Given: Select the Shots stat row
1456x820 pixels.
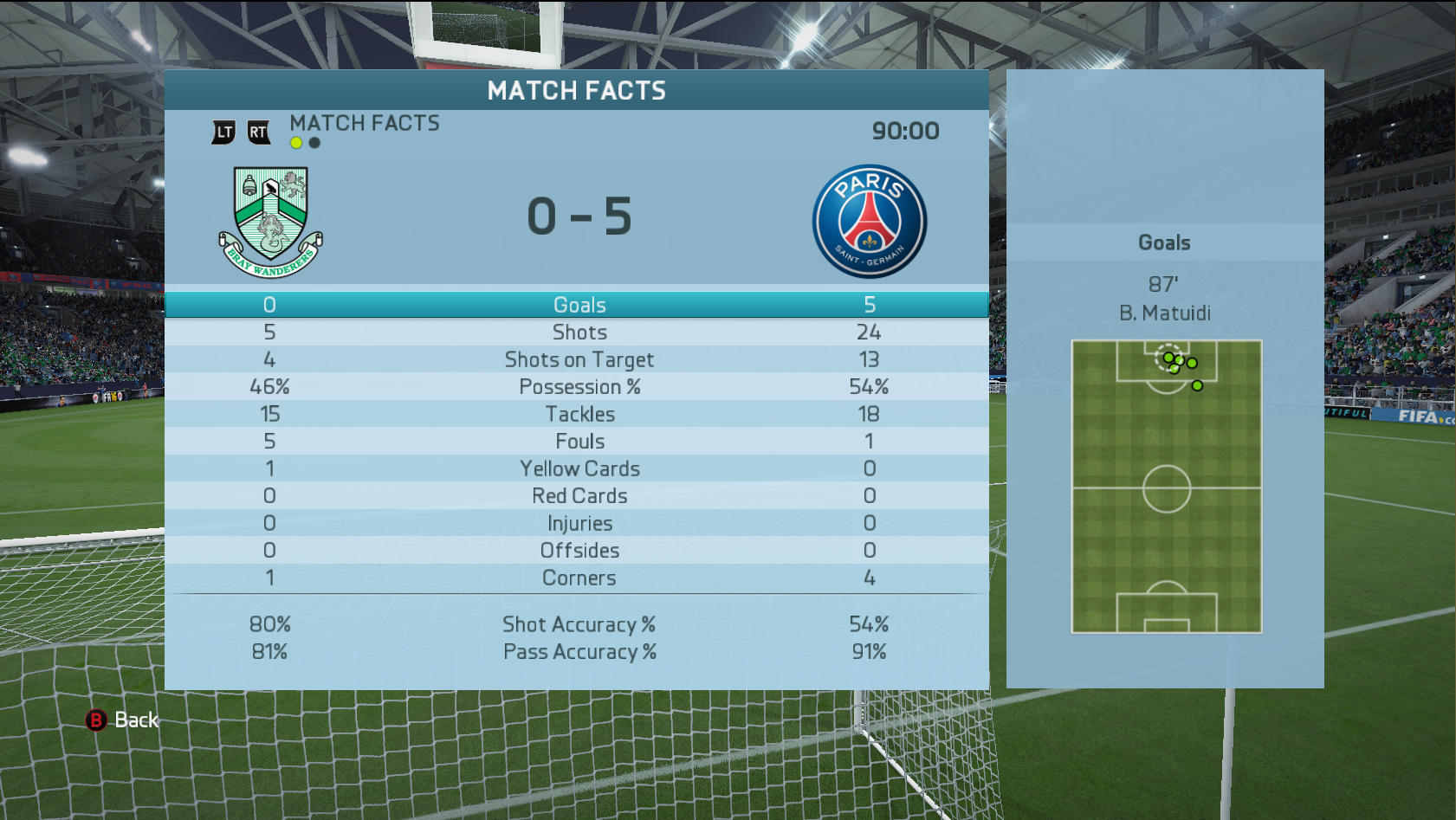Looking at the screenshot, I should click(x=579, y=333).
